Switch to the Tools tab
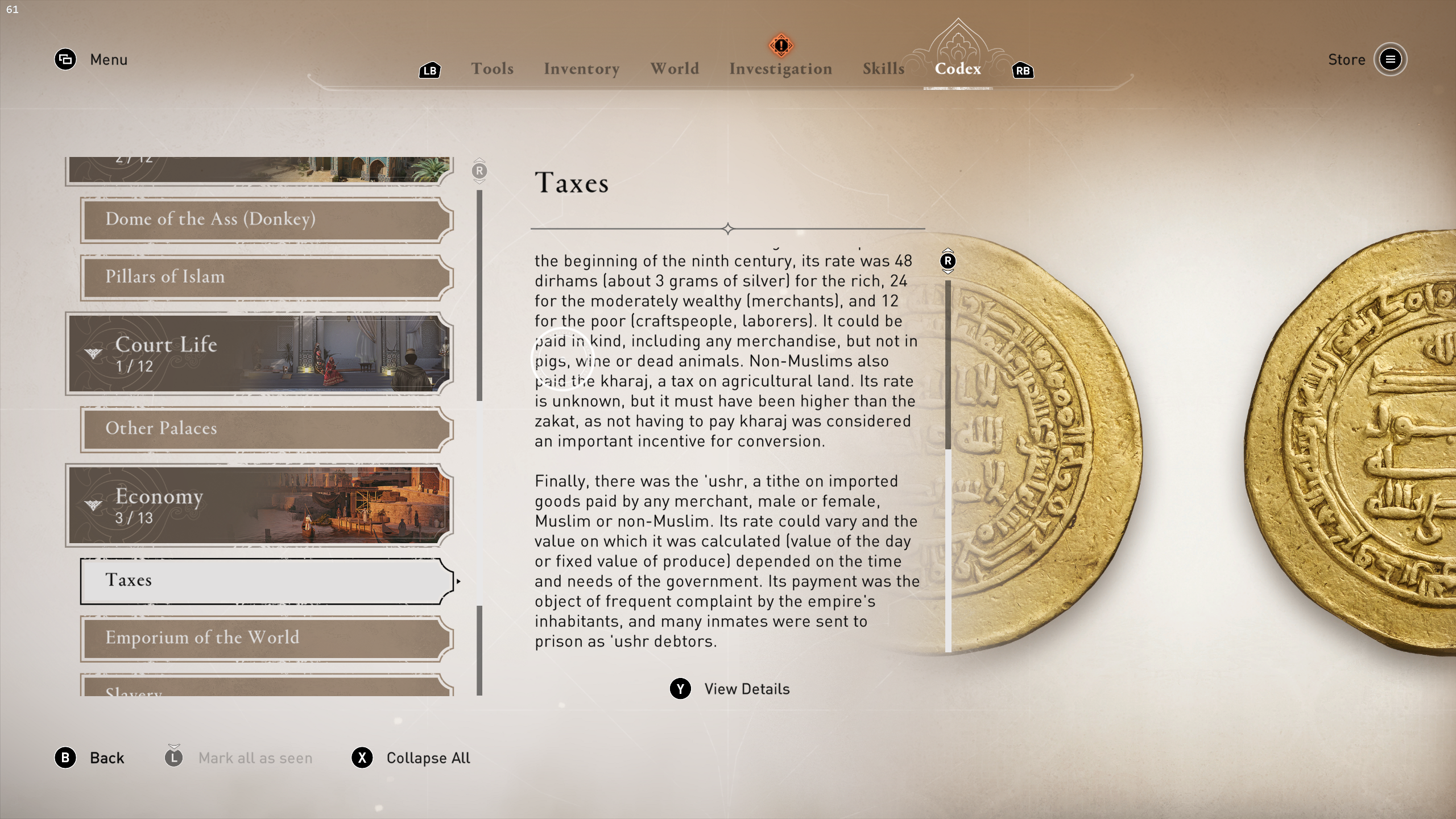1456x819 pixels. (492, 69)
